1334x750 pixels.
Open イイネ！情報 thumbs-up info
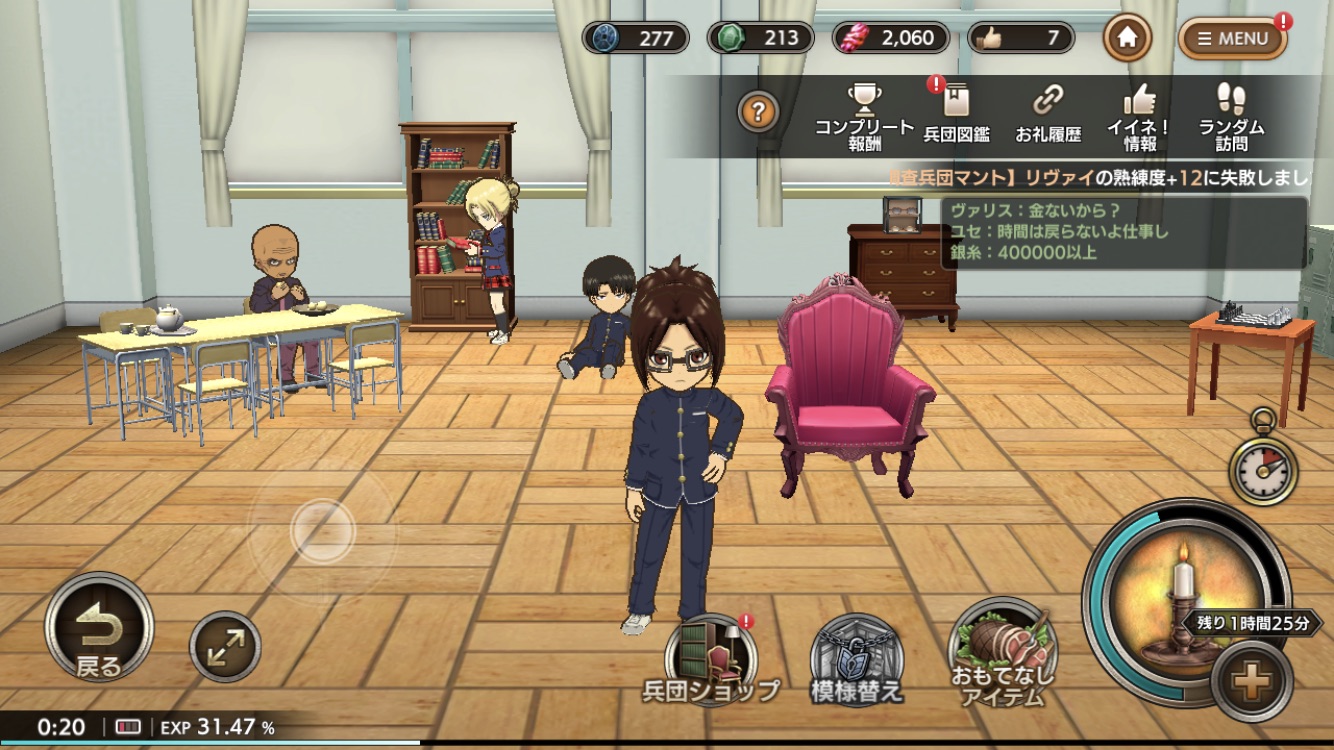(1139, 116)
